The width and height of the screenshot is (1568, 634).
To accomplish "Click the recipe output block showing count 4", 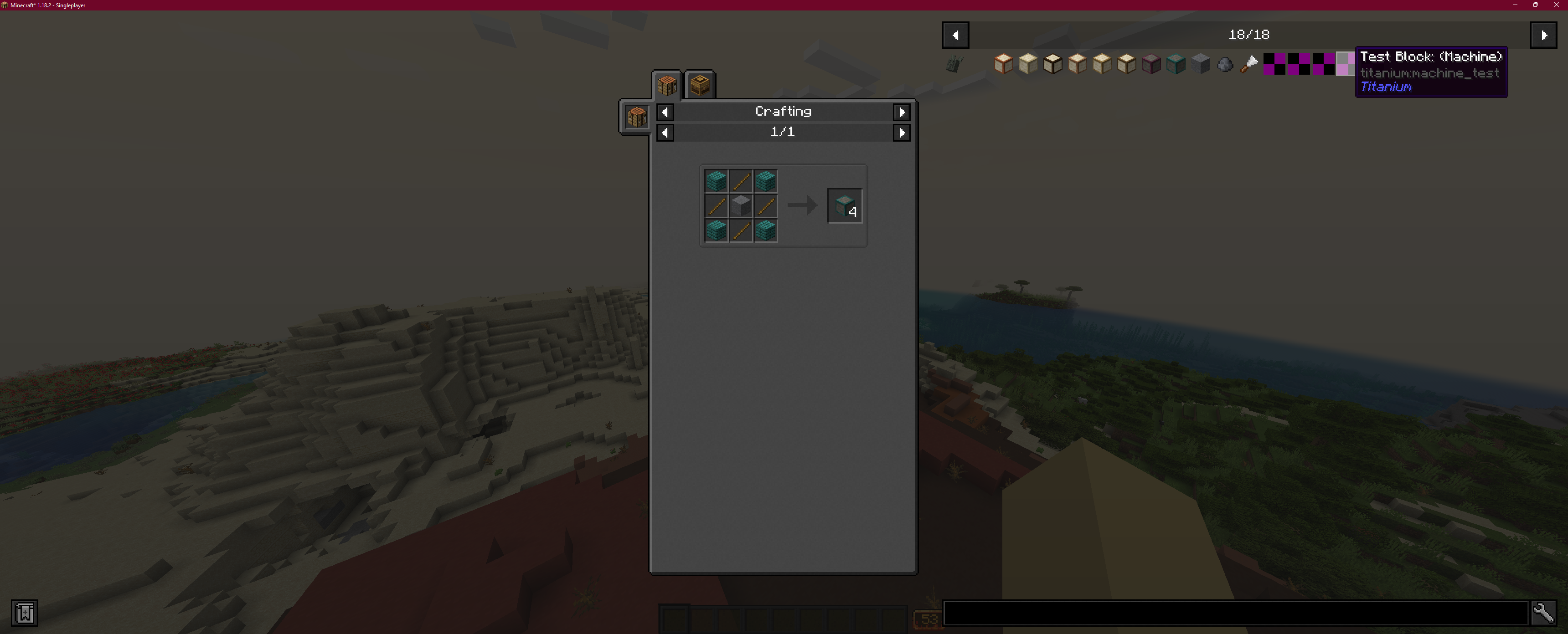I will (x=845, y=206).
